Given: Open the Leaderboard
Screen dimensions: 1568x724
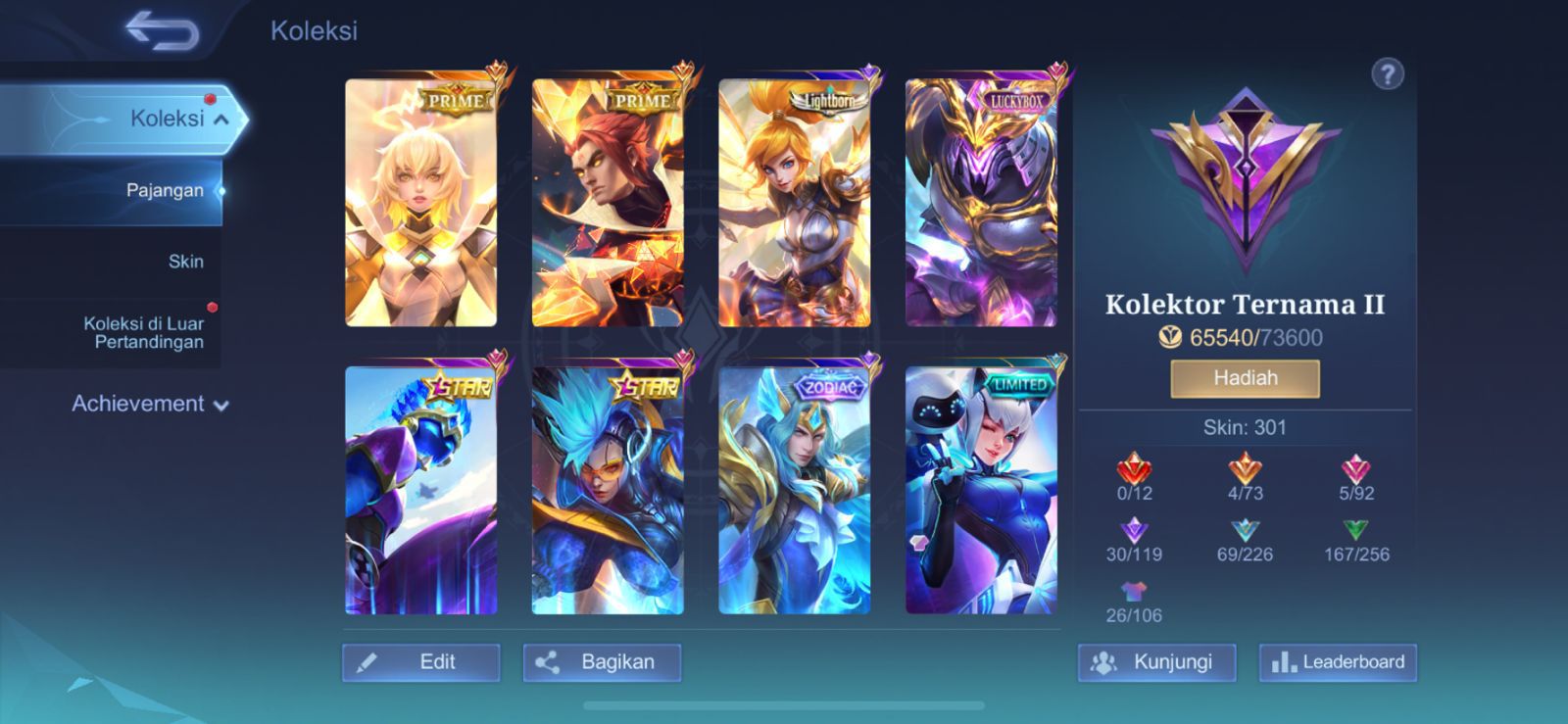Looking at the screenshot, I should pos(1337,662).
